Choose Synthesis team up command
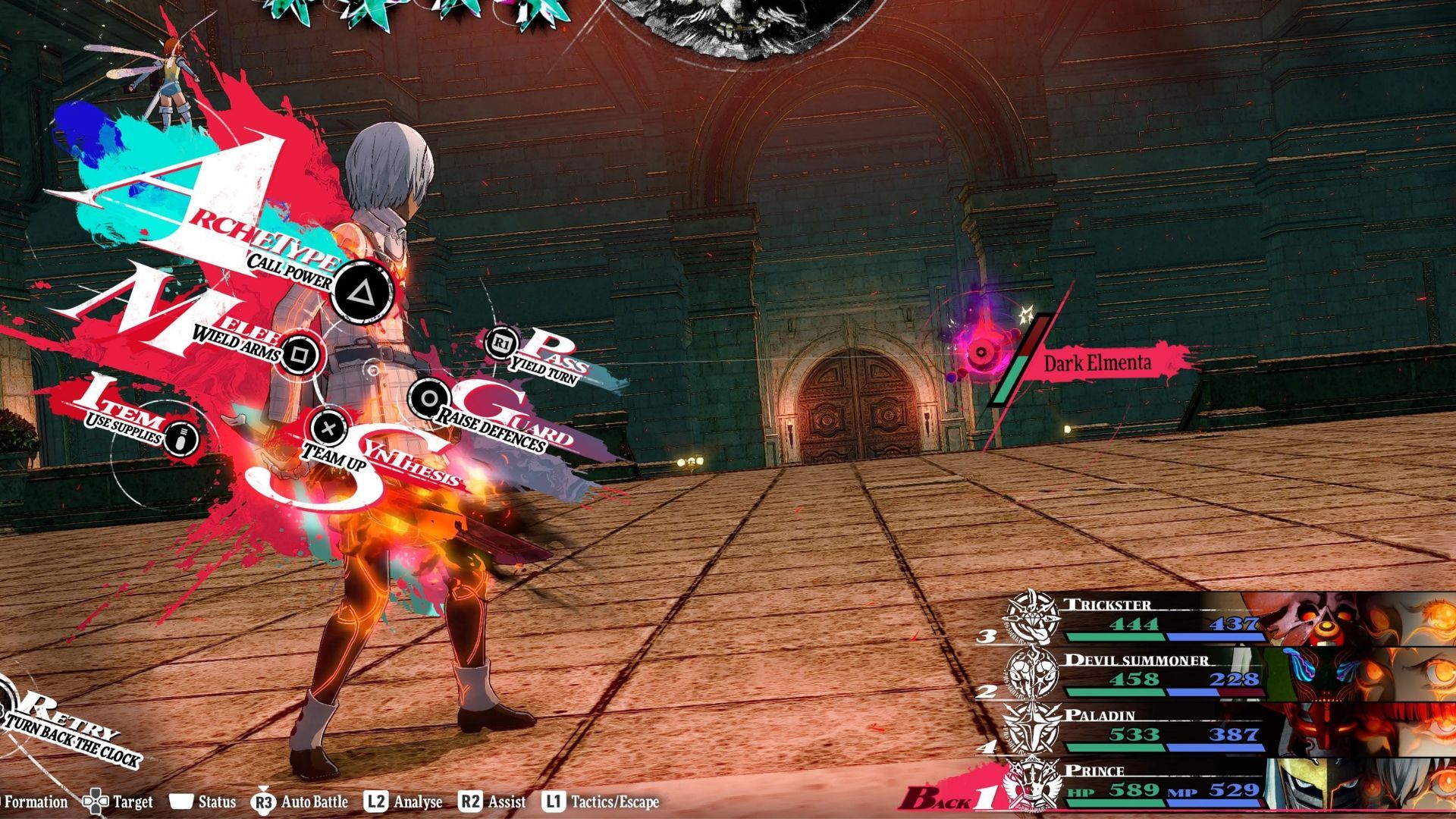The image size is (1456, 819). pyautogui.click(x=328, y=428)
